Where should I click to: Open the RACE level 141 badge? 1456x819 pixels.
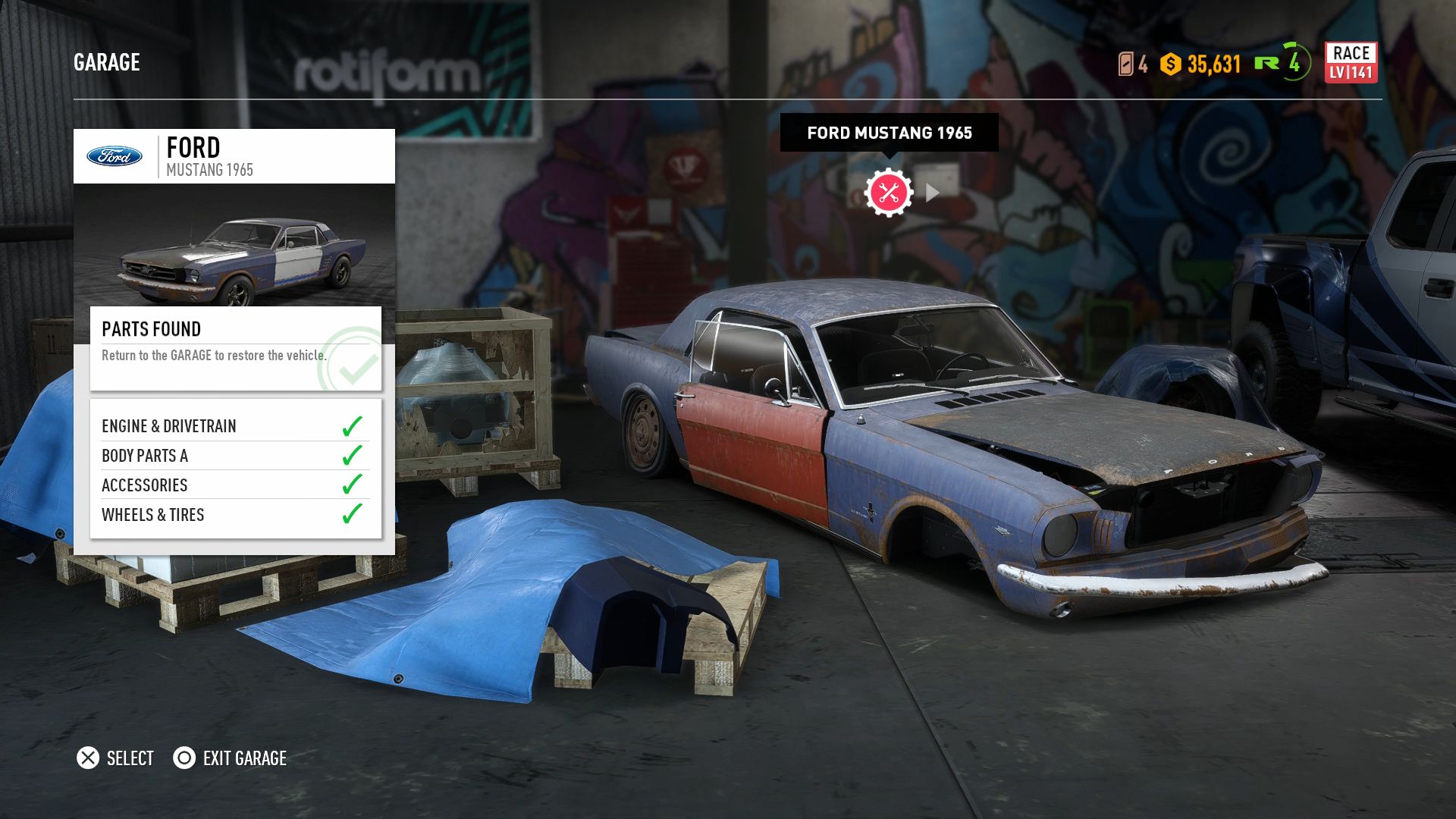tap(1351, 62)
